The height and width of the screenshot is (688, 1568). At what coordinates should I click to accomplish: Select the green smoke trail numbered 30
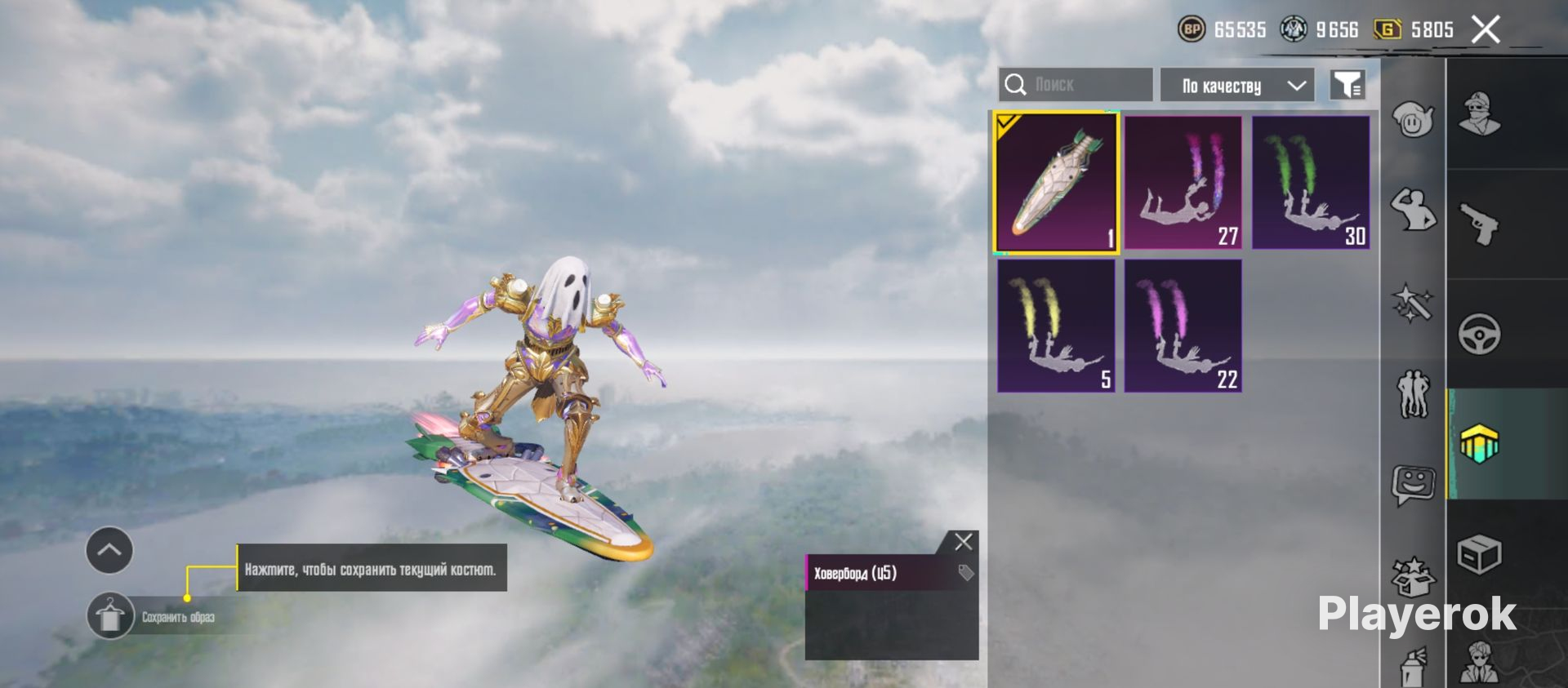(x=1311, y=182)
